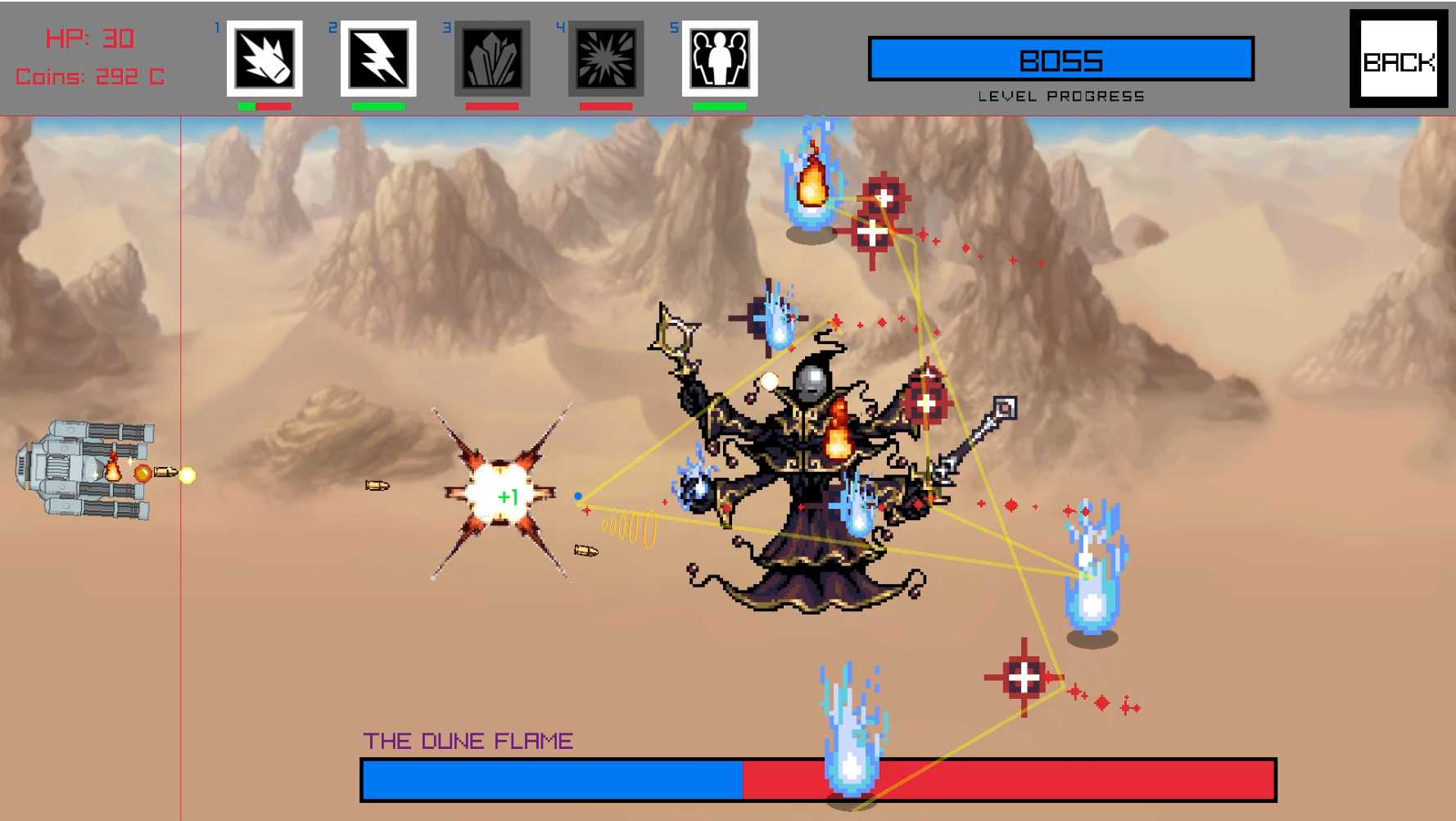
Task: Enable the disabled starburst skill
Action: tap(605, 58)
